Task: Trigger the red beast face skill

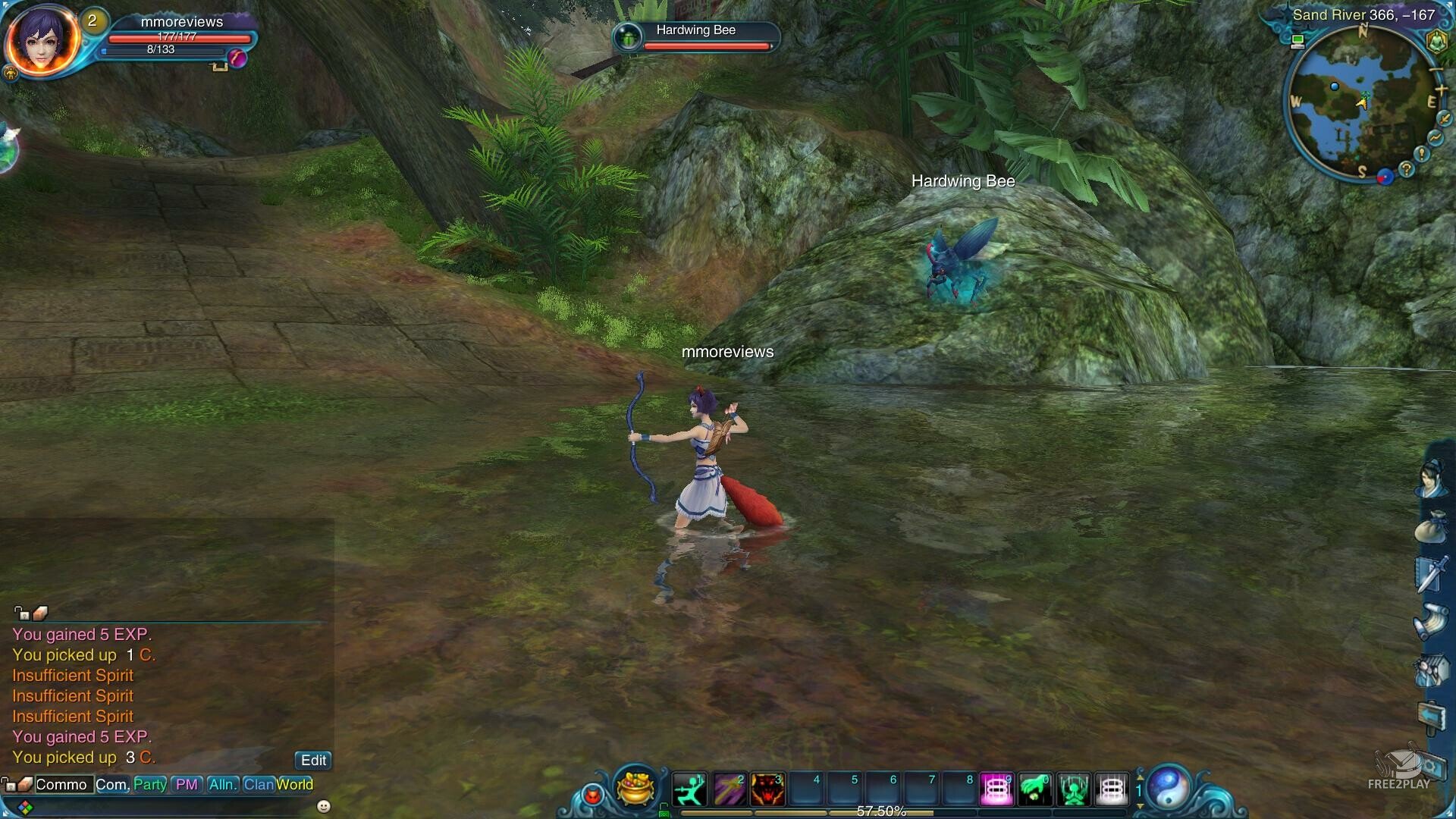Action: [x=767, y=789]
